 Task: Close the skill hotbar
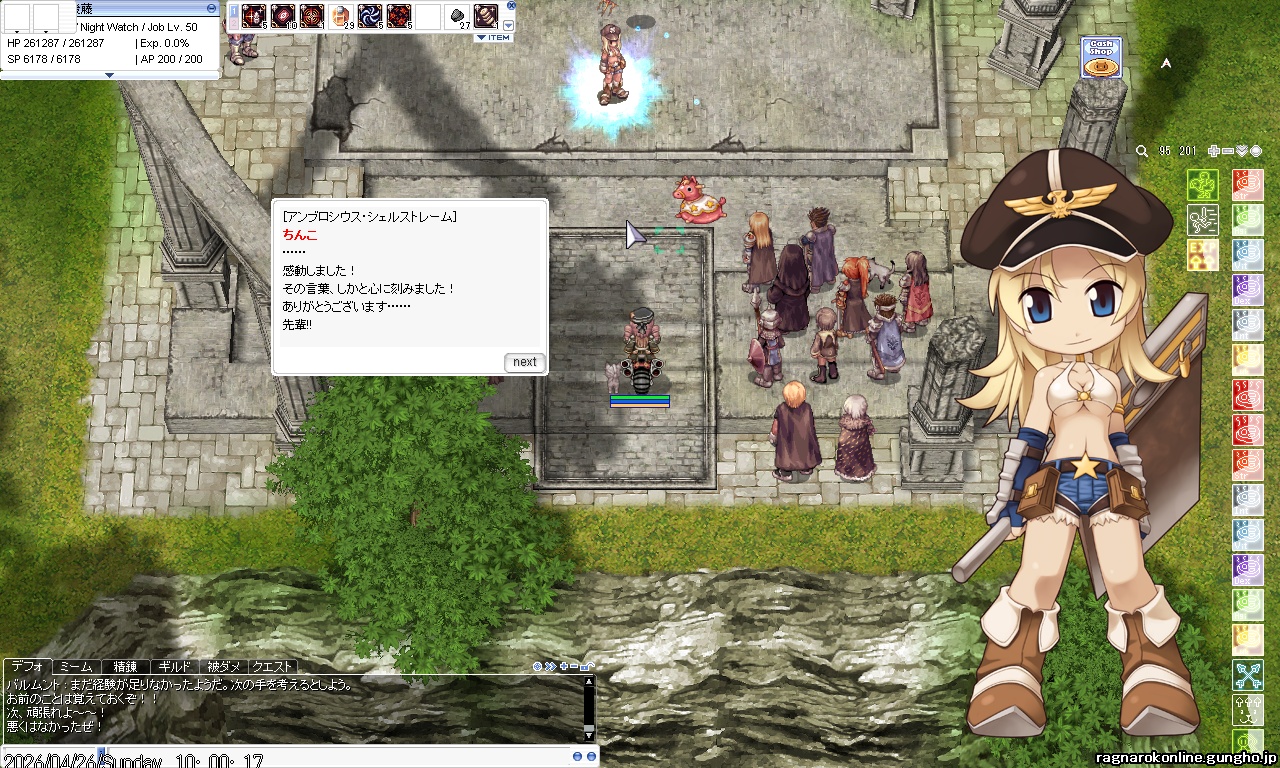(511, 5)
